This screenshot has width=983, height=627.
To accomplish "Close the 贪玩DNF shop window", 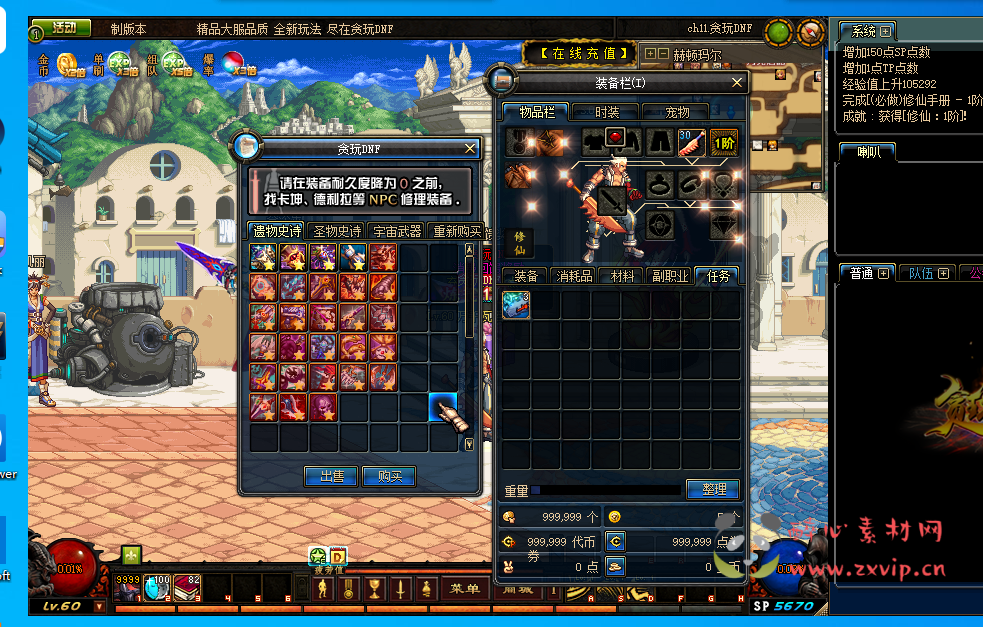I will (470, 148).
